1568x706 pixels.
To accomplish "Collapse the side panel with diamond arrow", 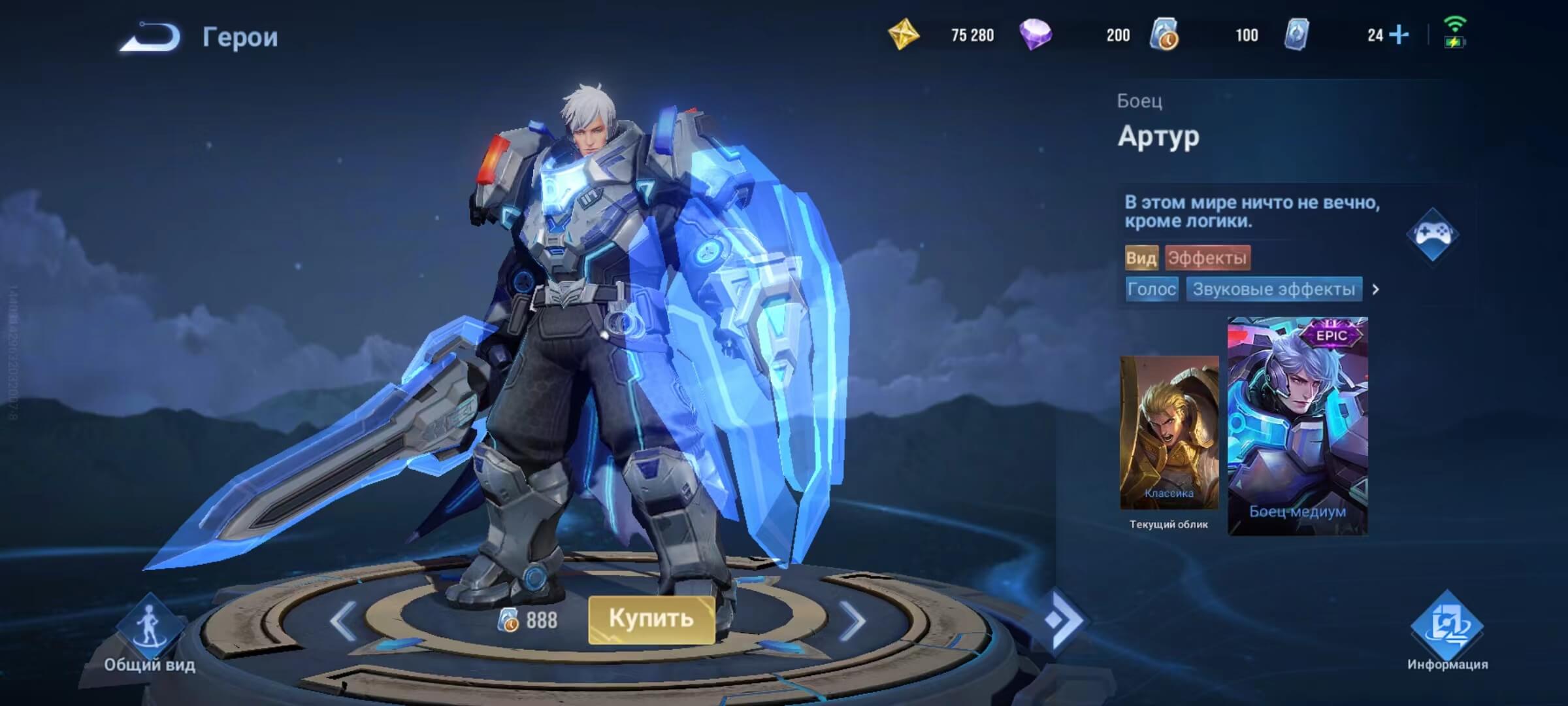I will (x=1063, y=620).
